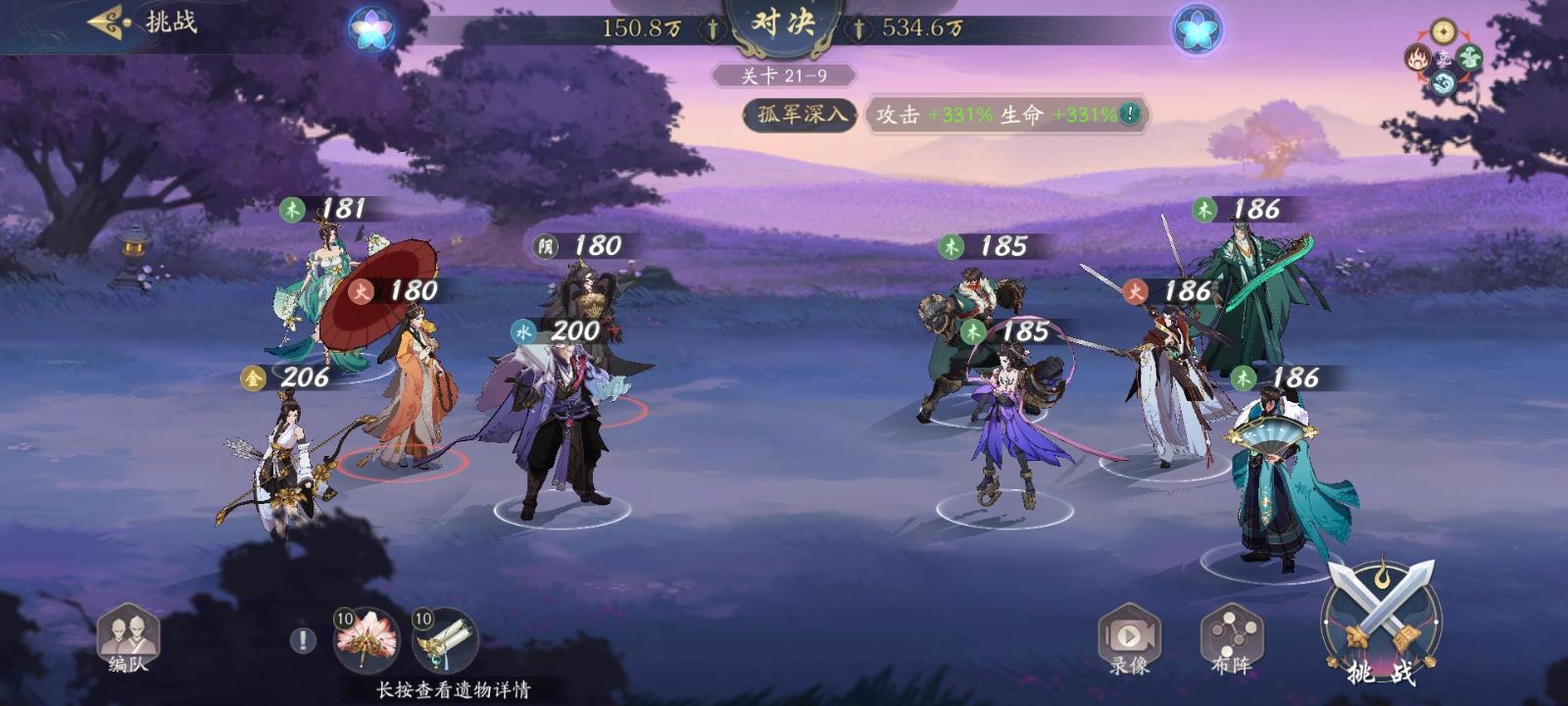This screenshot has width=1568, height=706.
Task: Tap the water element icon in the counter wheel
Action: [1444, 82]
